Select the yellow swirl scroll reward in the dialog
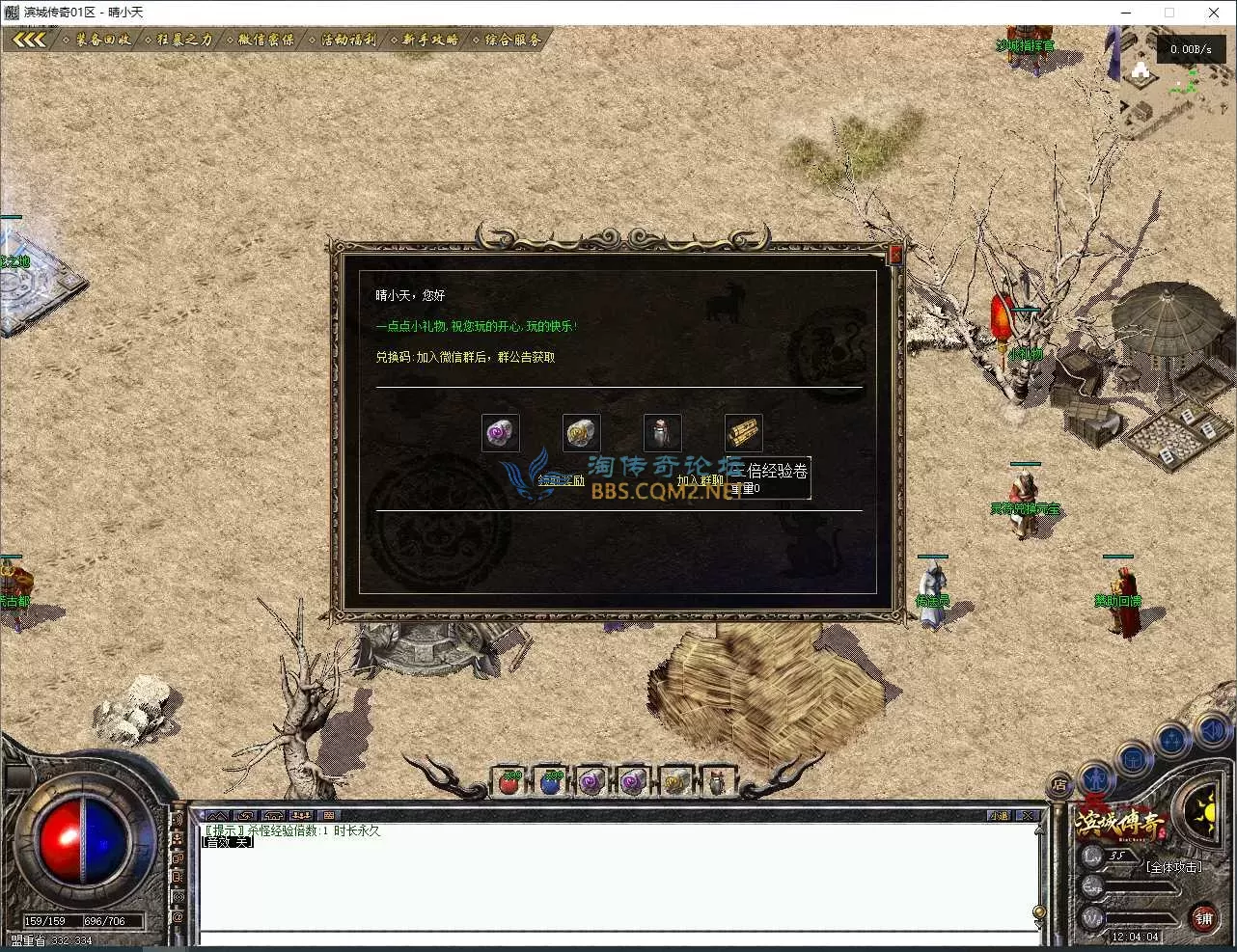This screenshot has height=952, width=1237. pyautogui.click(x=582, y=433)
